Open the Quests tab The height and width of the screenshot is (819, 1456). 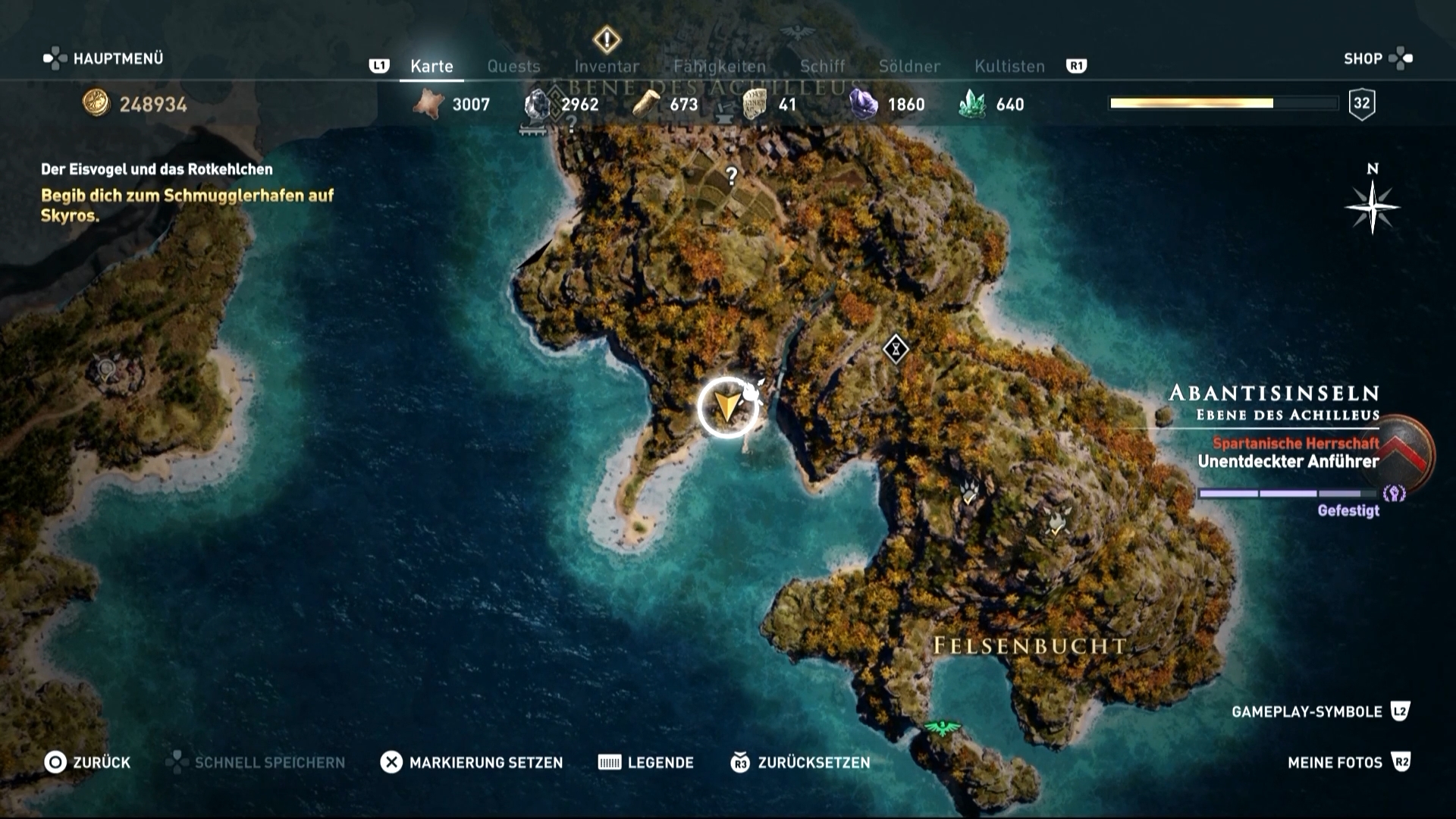click(513, 66)
